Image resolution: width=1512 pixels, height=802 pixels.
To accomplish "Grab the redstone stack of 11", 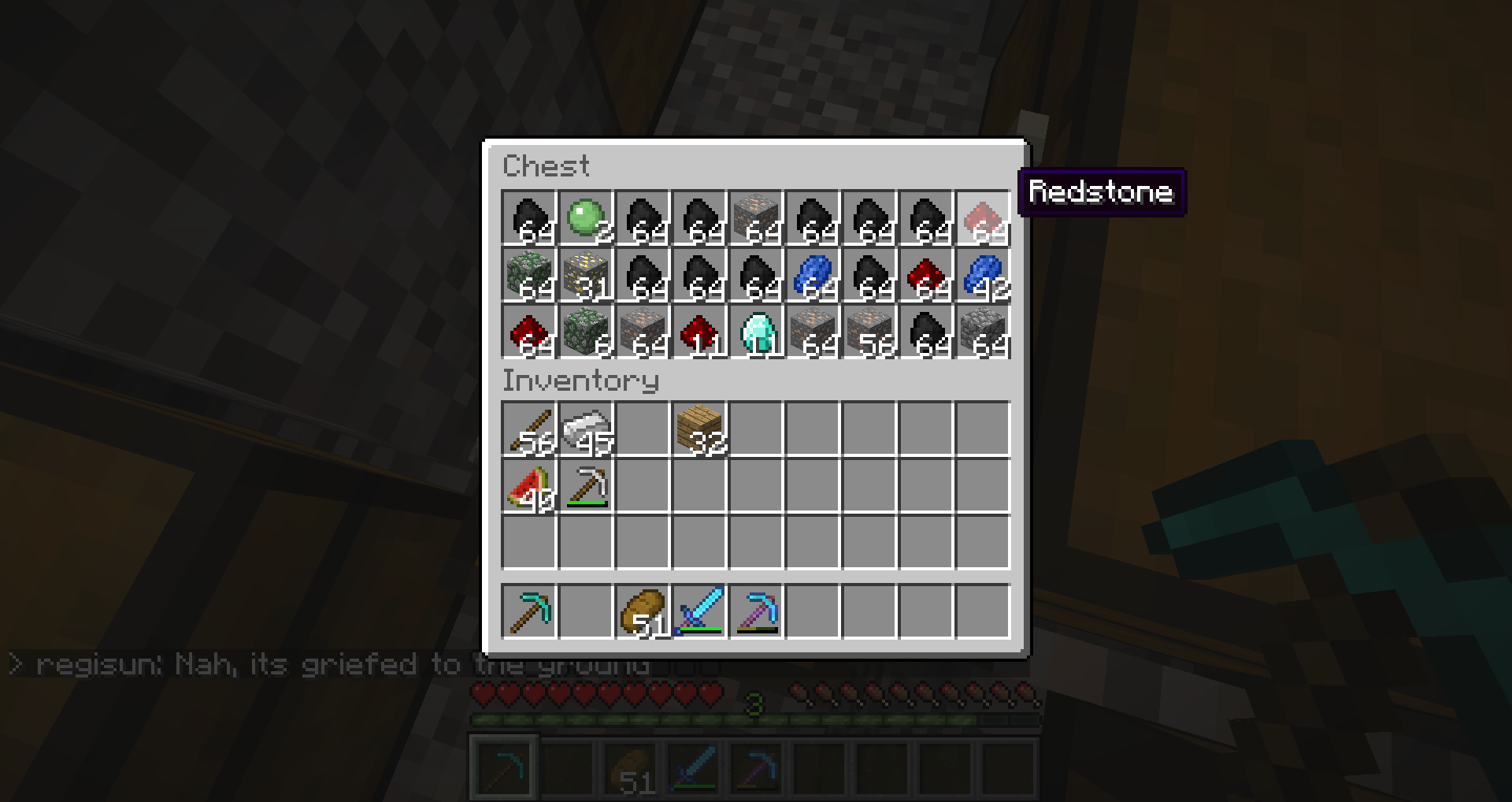I will 699,332.
